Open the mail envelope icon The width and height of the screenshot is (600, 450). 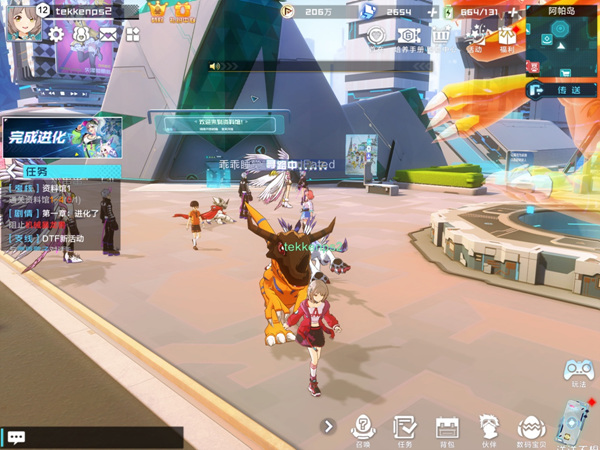[107, 35]
